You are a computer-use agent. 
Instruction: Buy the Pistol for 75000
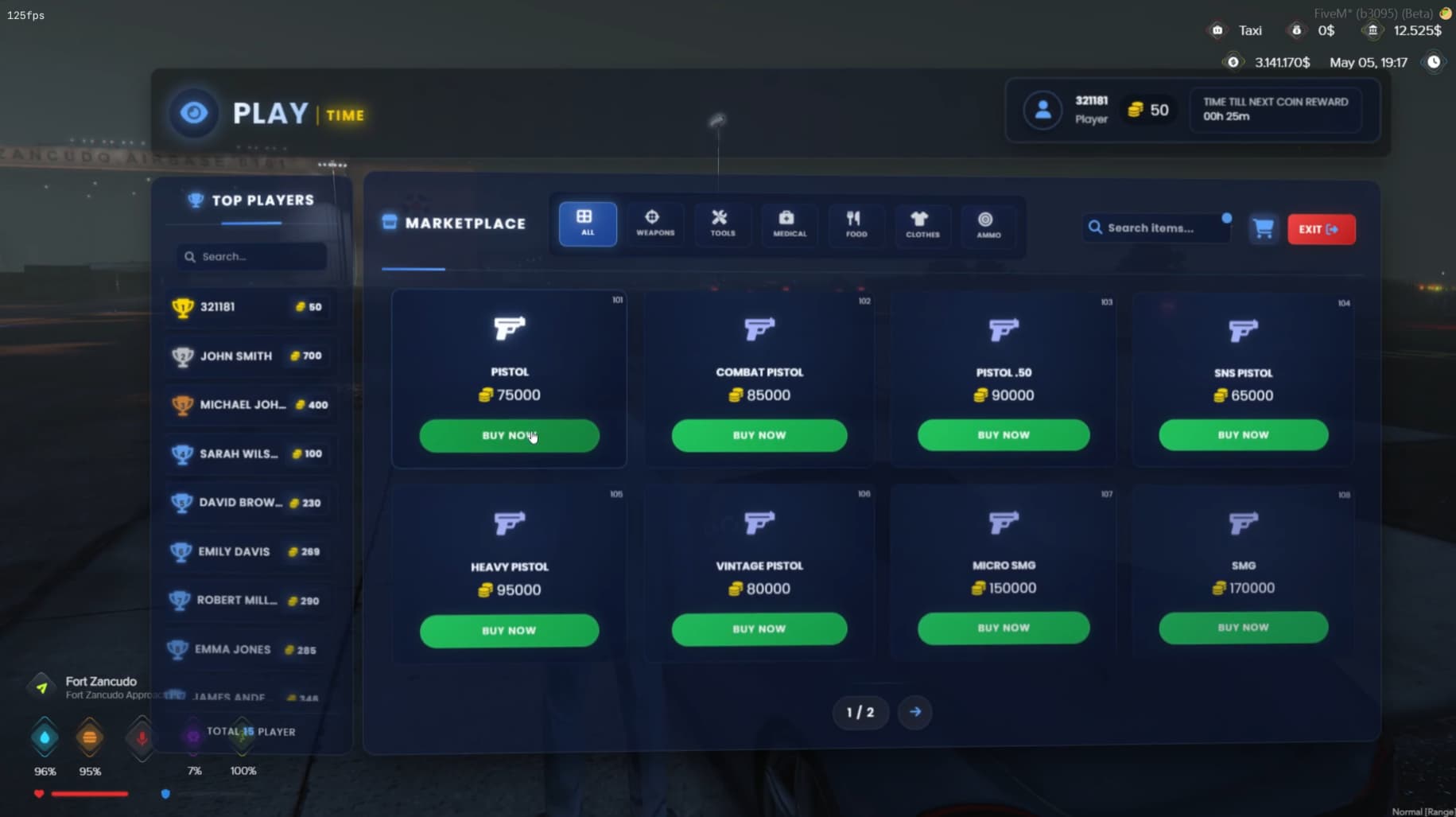coord(509,435)
